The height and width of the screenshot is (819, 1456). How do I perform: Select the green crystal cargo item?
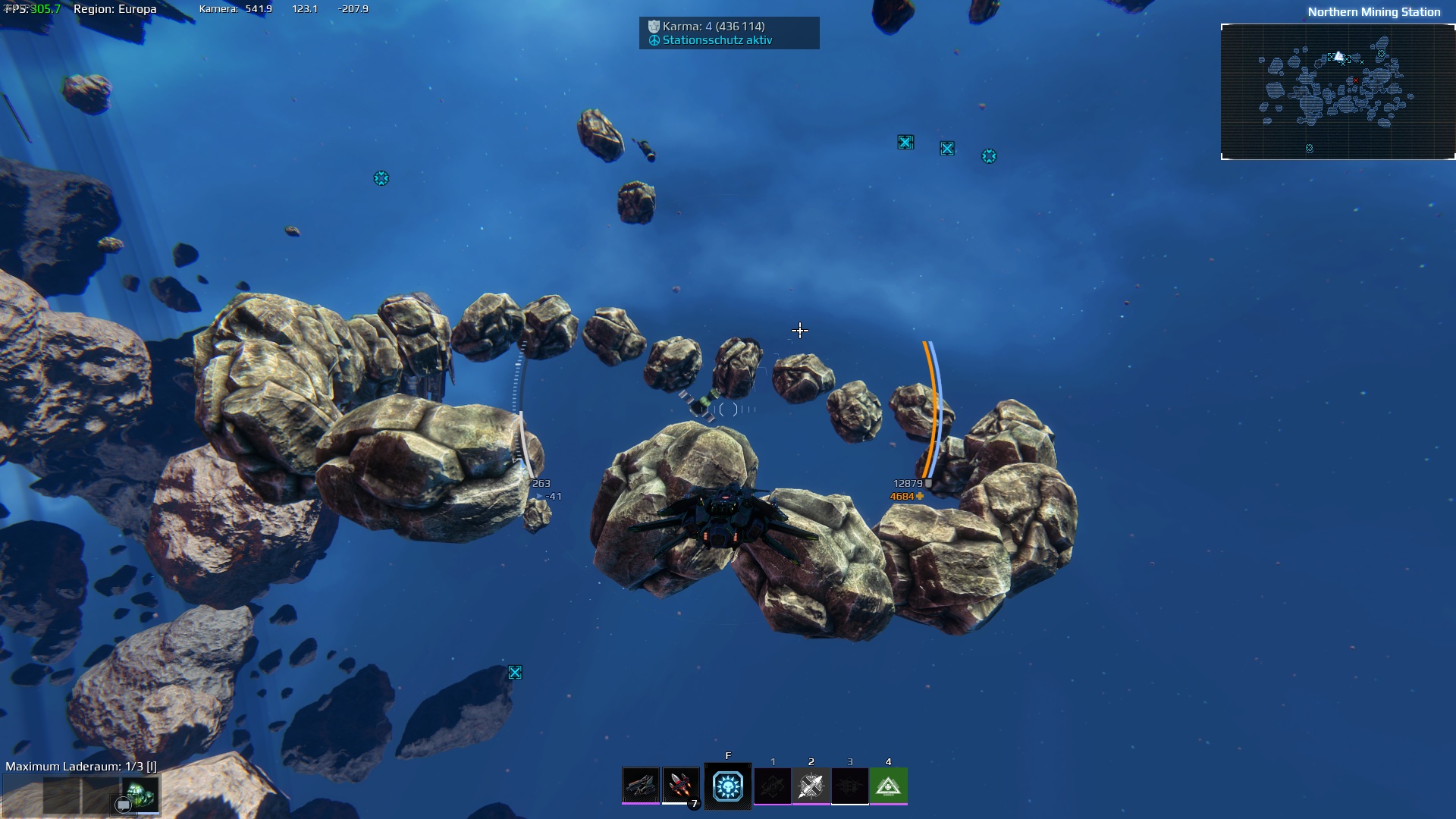[141, 794]
